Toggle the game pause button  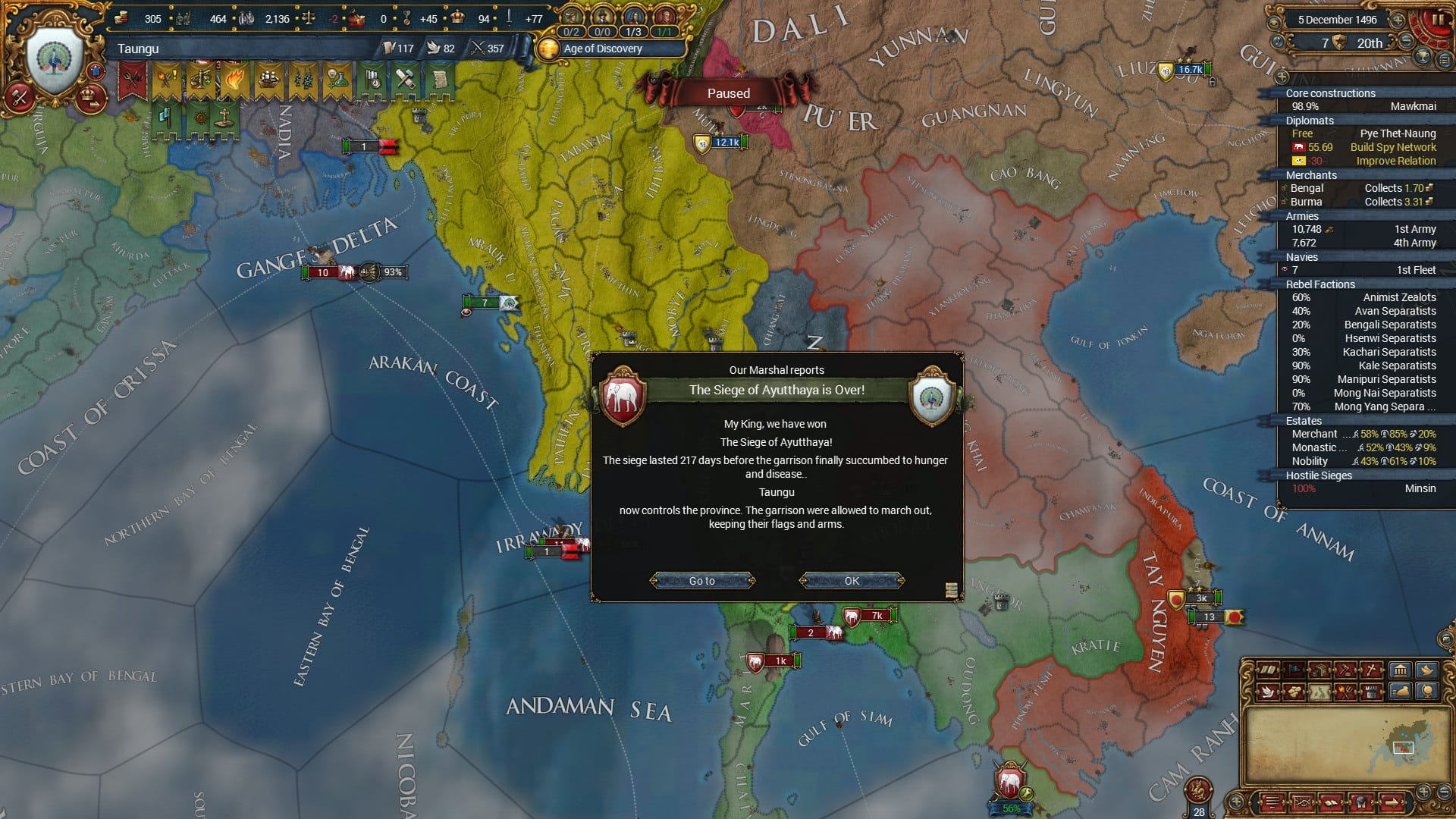1436,21
